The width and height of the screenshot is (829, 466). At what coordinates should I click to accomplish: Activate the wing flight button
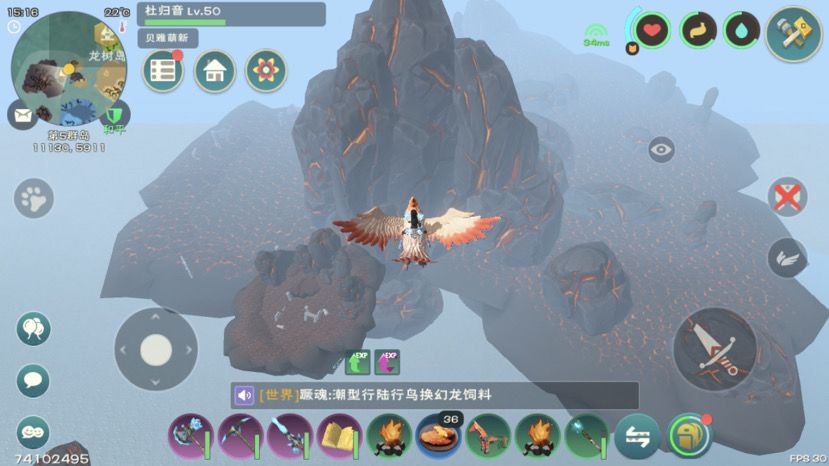point(787,258)
